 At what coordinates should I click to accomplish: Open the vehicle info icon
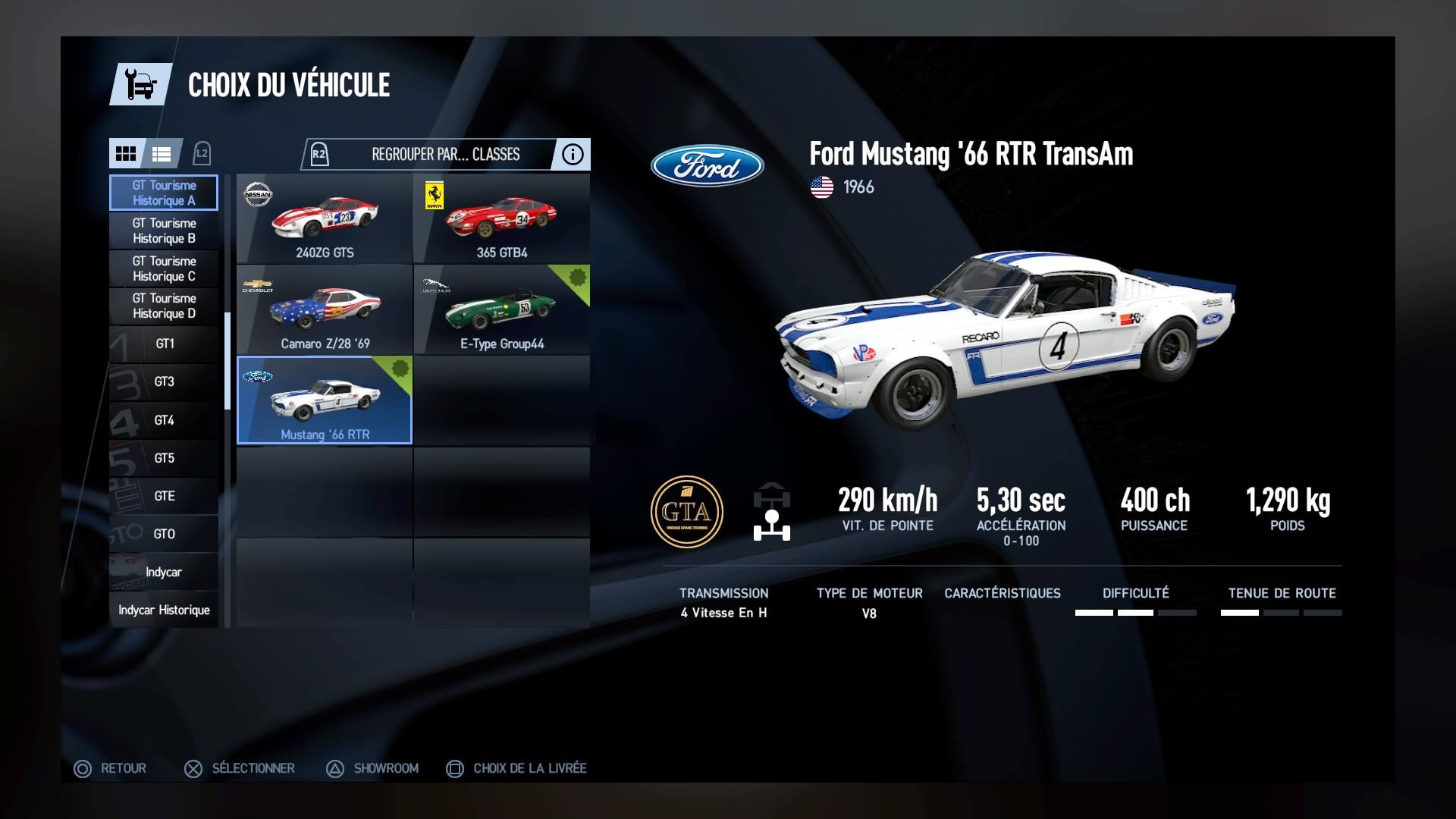click(x=573, y=154)
